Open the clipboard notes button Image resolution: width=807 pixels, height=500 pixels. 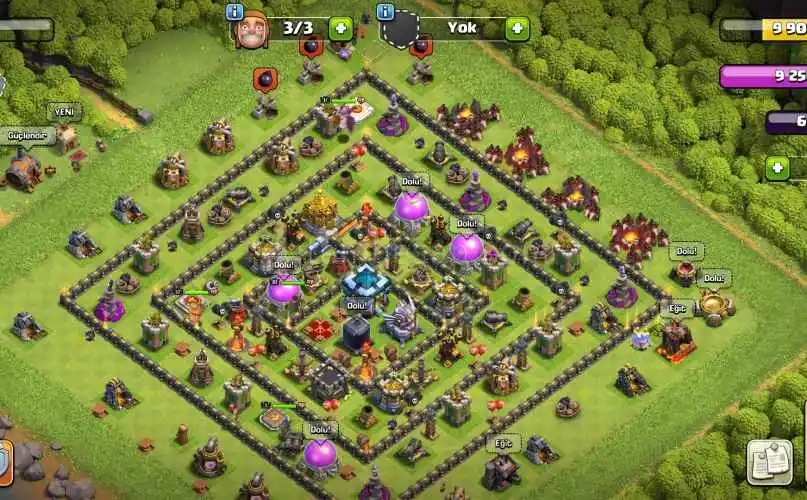click(x=770, y=460)
